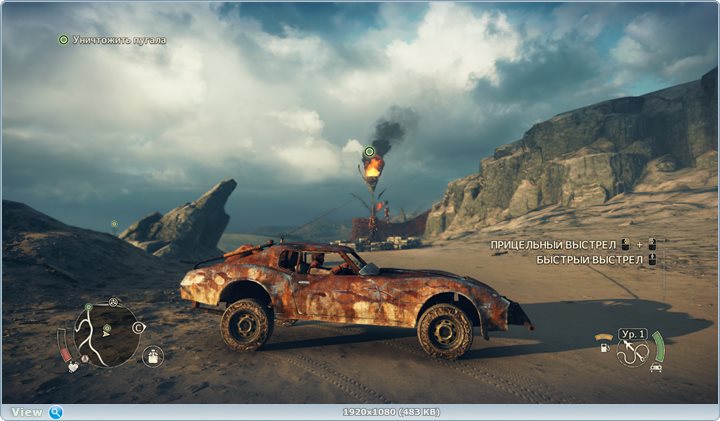Click the fuel pump icon

(x=604, y=348)
